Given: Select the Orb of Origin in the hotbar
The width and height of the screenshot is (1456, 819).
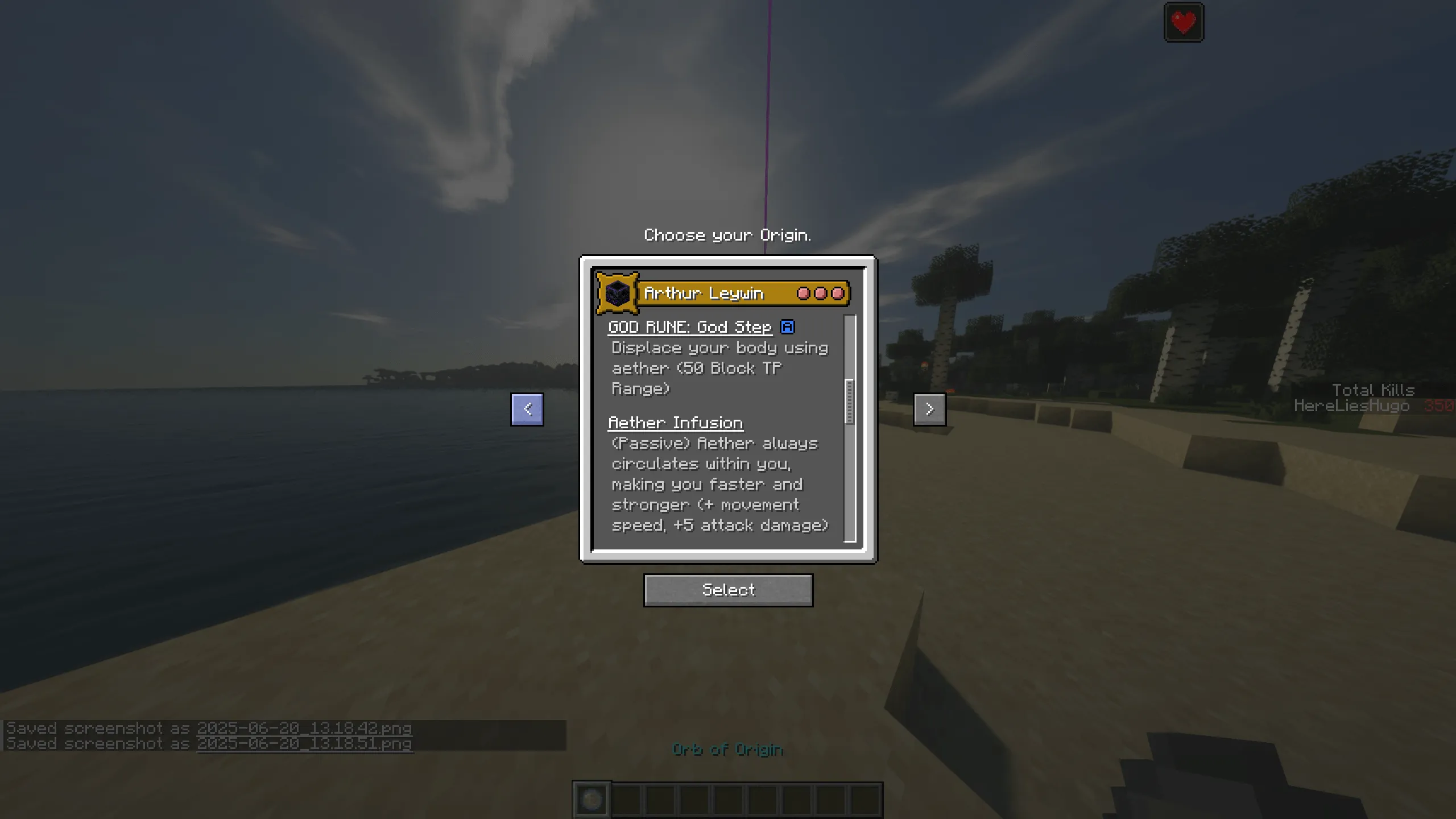Looking at the screenshot, I should click(x=591, y=799).
